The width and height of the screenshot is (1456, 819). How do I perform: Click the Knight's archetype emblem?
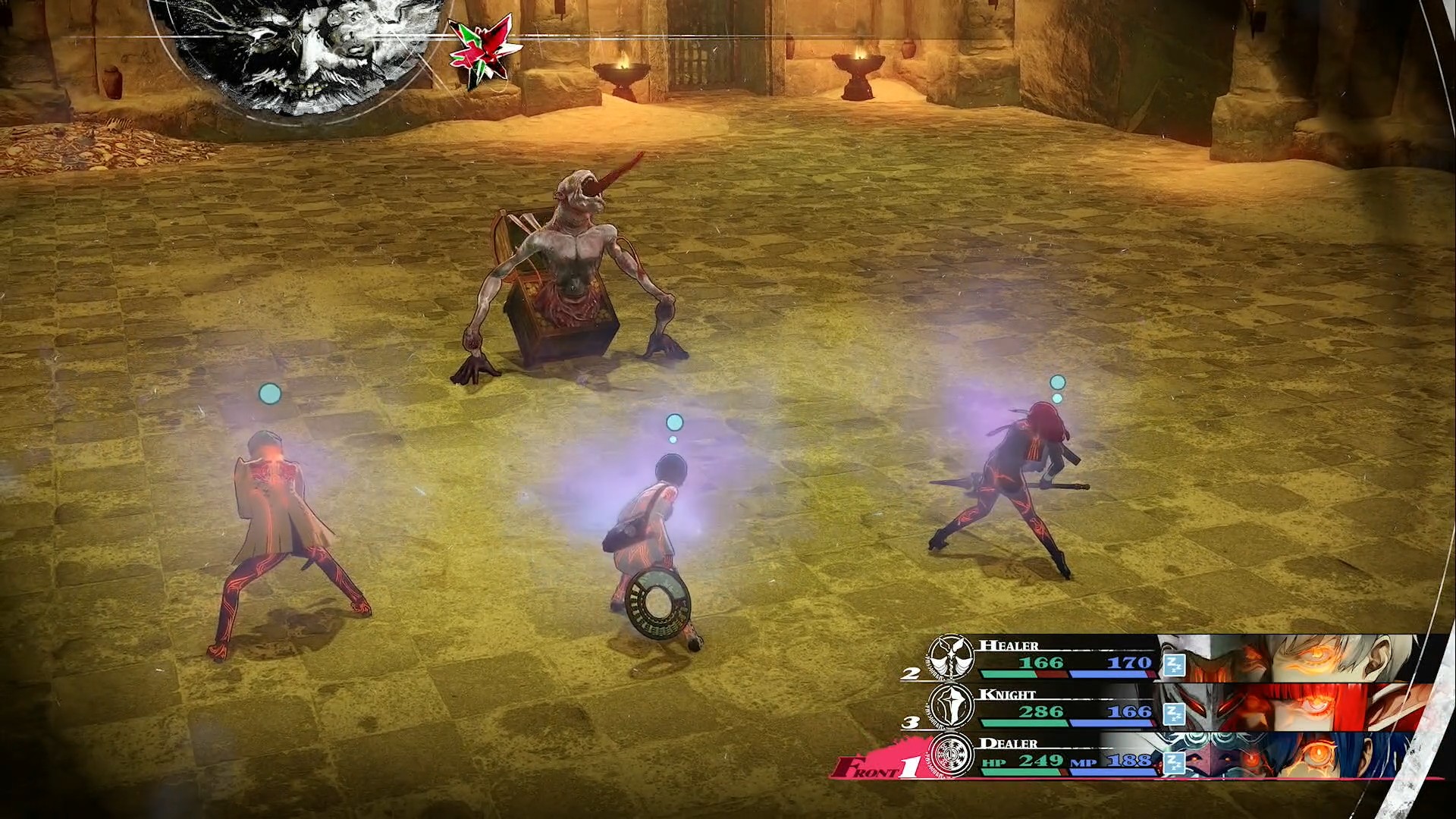point(951,707)
